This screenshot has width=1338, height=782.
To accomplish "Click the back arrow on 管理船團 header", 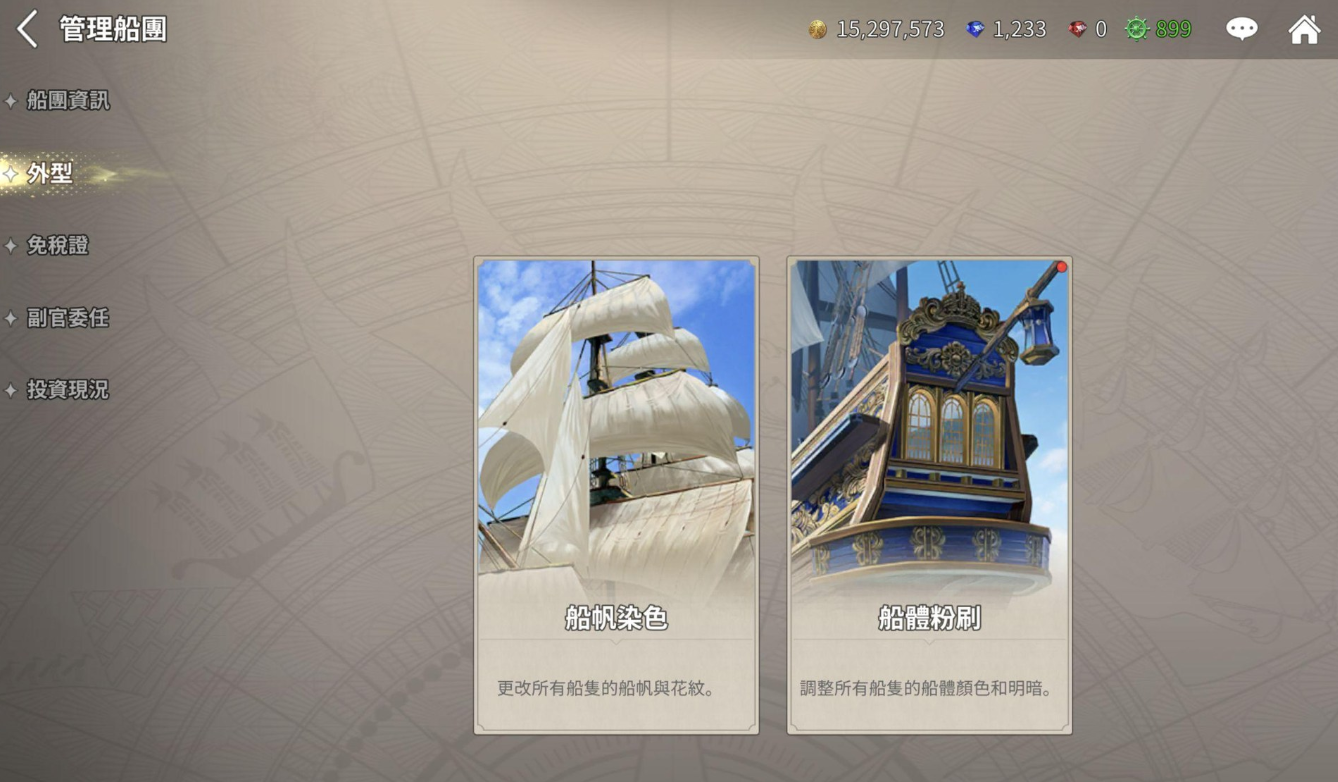I will coord(26,29).
